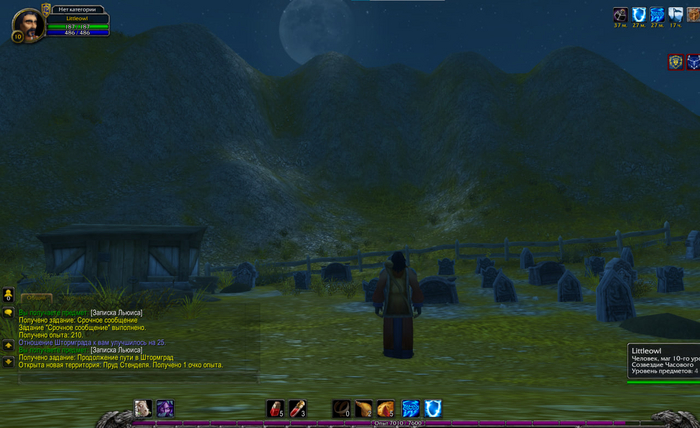Open the chat menu speech bubble button
Screen dimensions: 700x428
point(8,312)
